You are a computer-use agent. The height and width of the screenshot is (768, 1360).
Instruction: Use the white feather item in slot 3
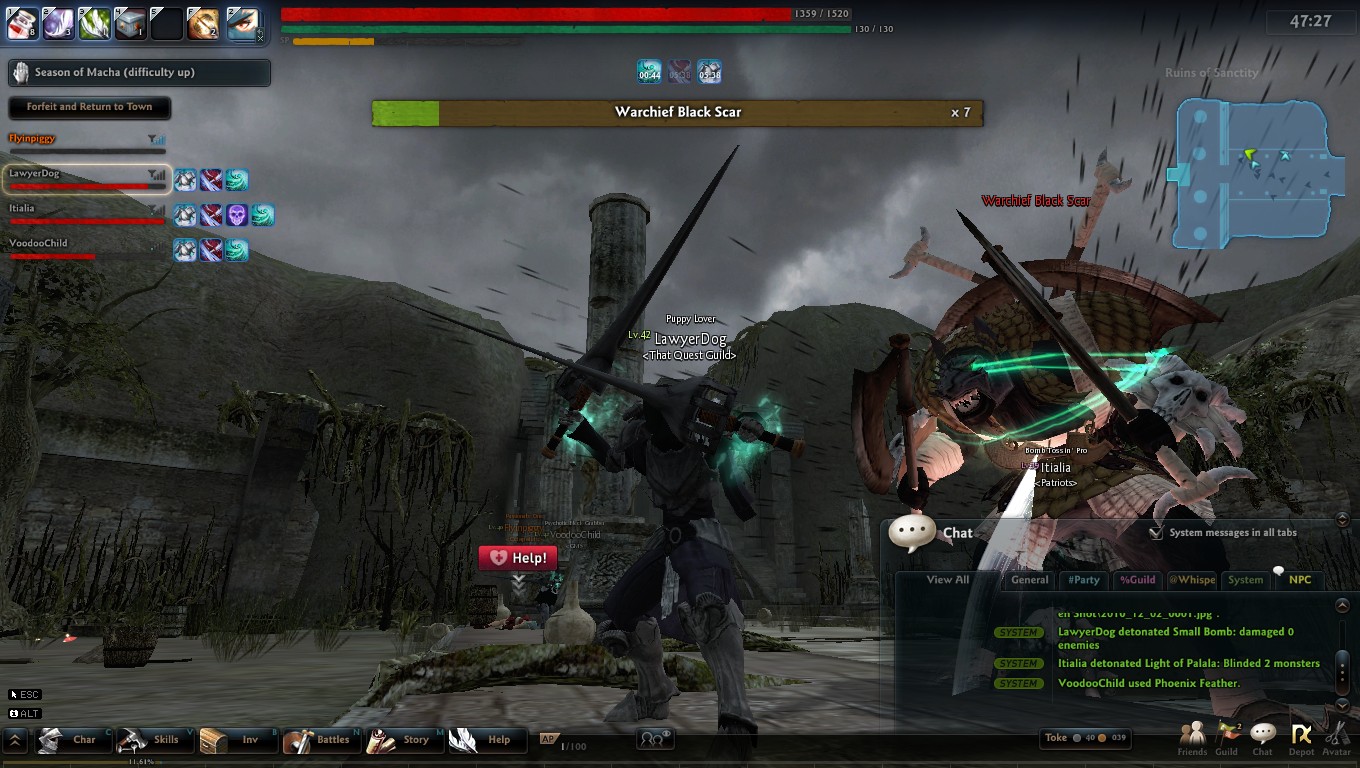(x=94, y=23)
